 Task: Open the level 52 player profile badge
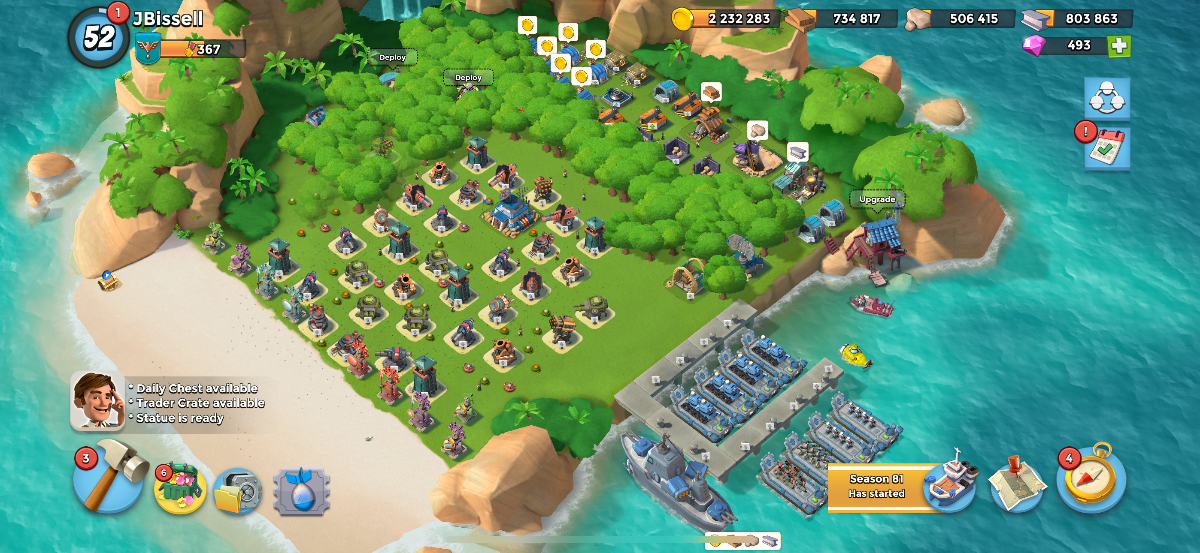[x=98, y=37]
